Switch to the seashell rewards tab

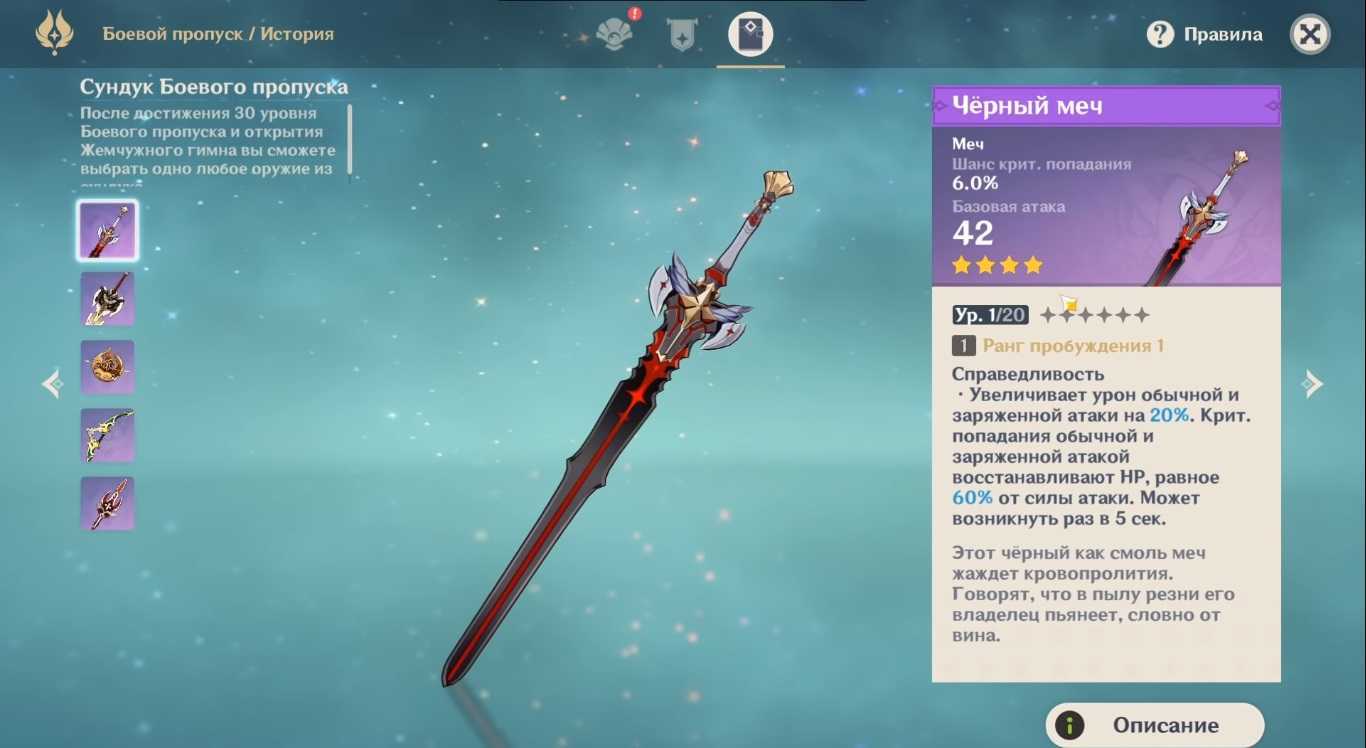point(614,34)
